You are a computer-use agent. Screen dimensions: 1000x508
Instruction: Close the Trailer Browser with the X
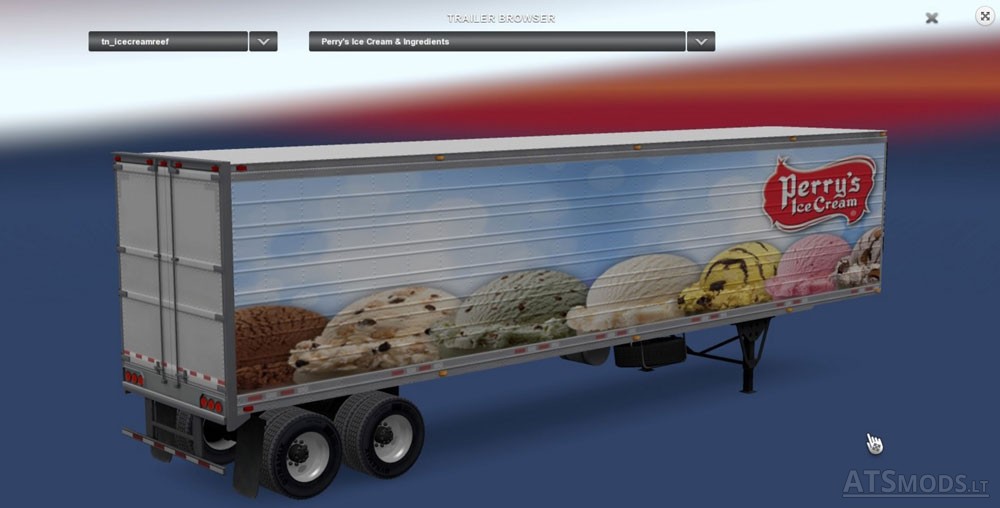(x=932, y=18)
